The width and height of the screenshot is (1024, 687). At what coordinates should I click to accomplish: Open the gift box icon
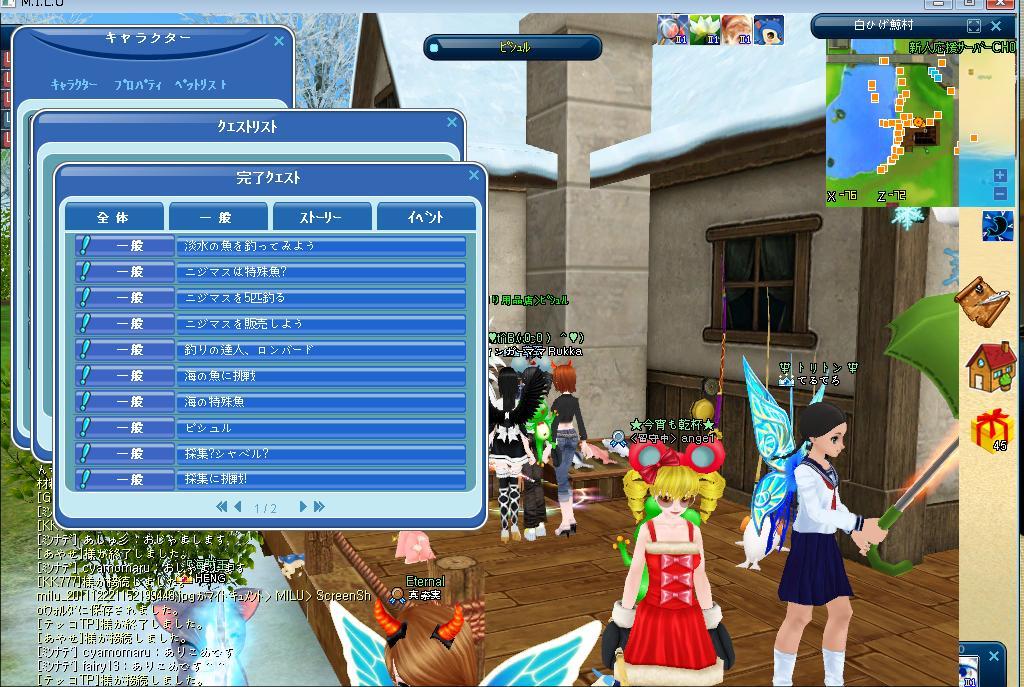click(991, 431)
